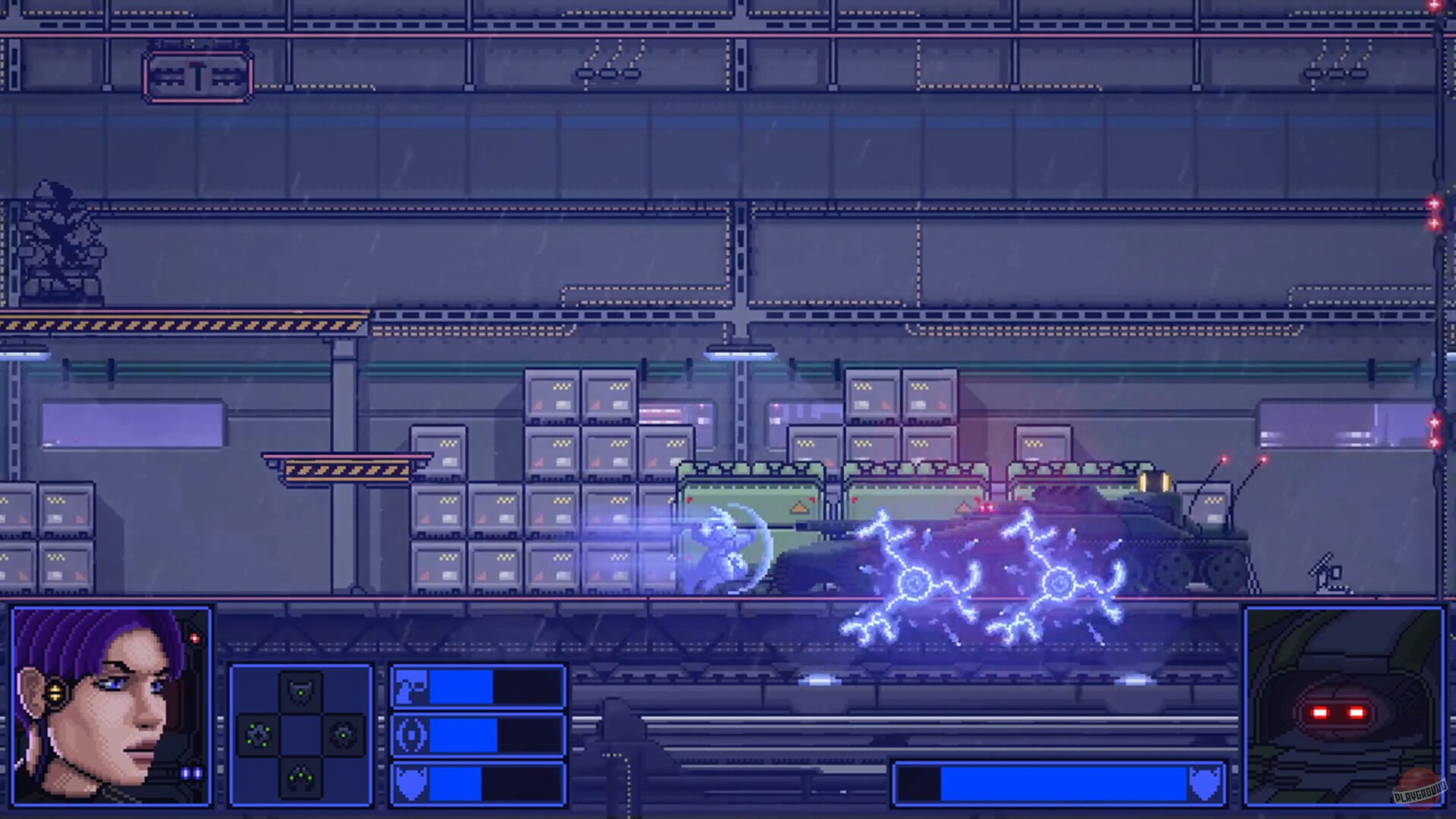Click the right electric orb
1456x819 pixels.
1060,584
